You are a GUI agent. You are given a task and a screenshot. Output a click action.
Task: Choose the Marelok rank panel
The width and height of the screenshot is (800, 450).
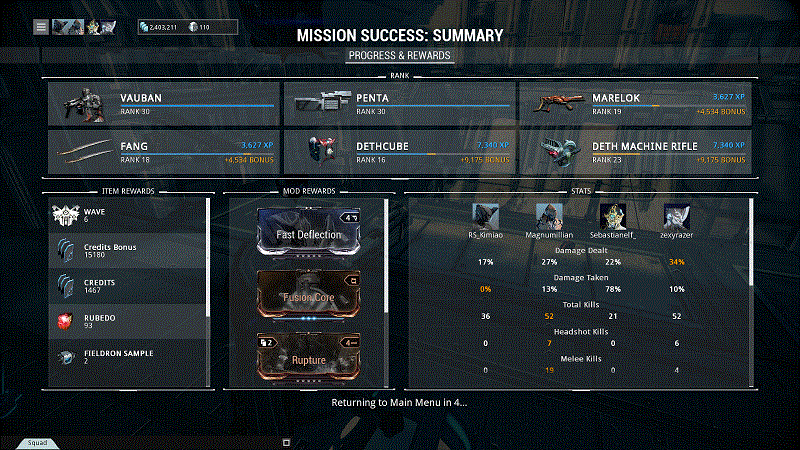pyautogui.click(x=635, y=104)
